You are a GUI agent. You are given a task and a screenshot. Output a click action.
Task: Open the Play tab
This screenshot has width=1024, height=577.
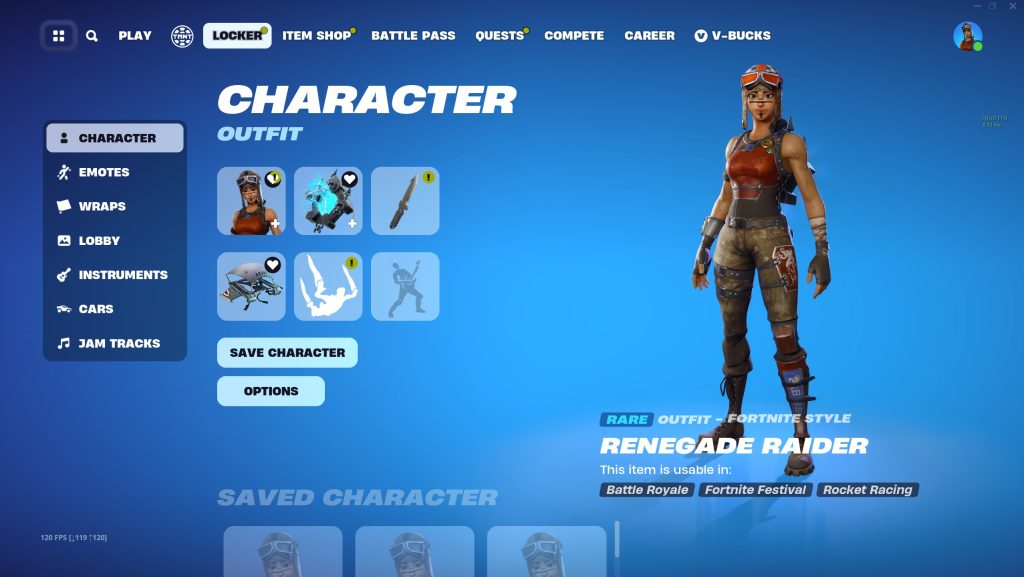click(135, 36)
